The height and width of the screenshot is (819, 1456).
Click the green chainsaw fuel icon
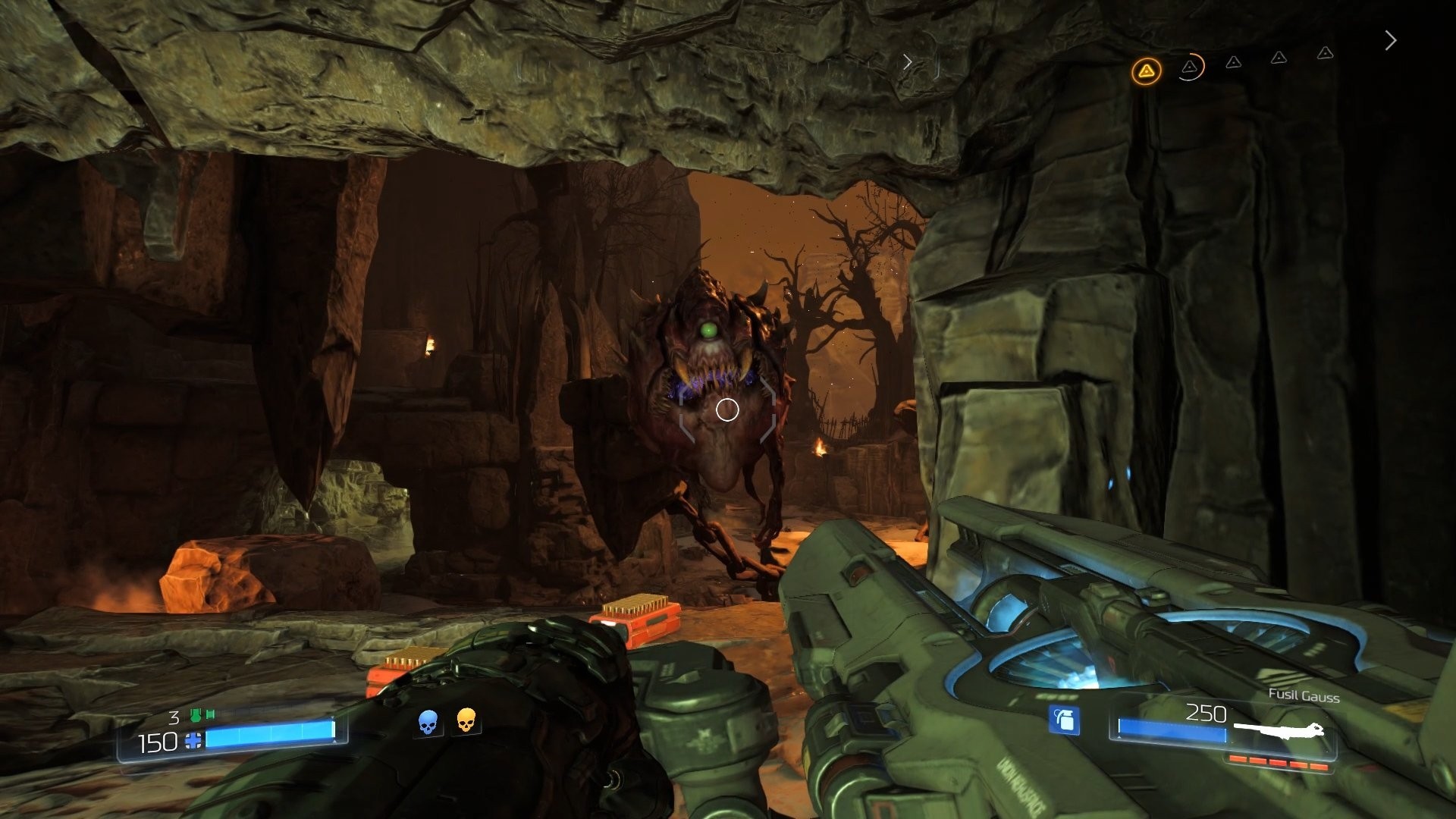pyautogui.click(x=196, y=714)
